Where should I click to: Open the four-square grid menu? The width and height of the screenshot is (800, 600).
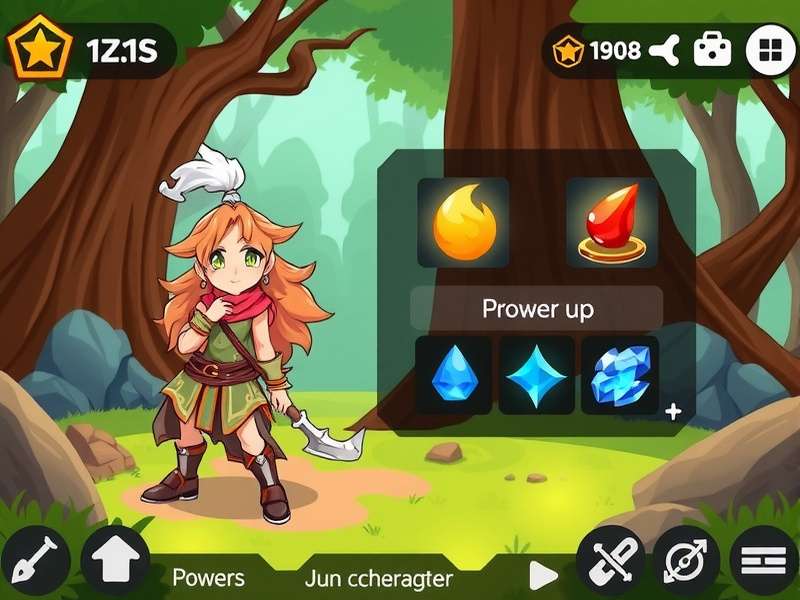[x=771, y=50]
